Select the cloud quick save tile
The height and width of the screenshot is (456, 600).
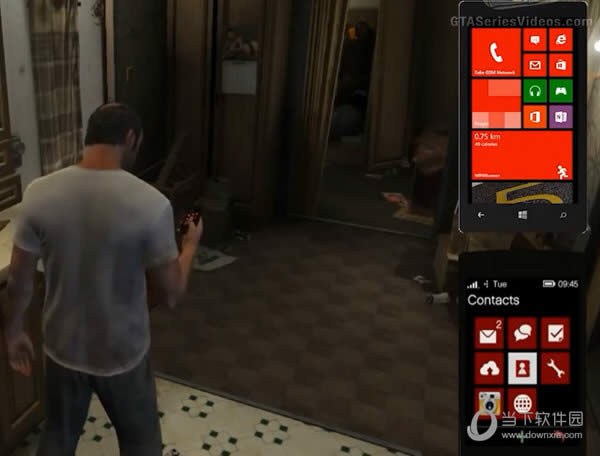[x=488, y=368]
